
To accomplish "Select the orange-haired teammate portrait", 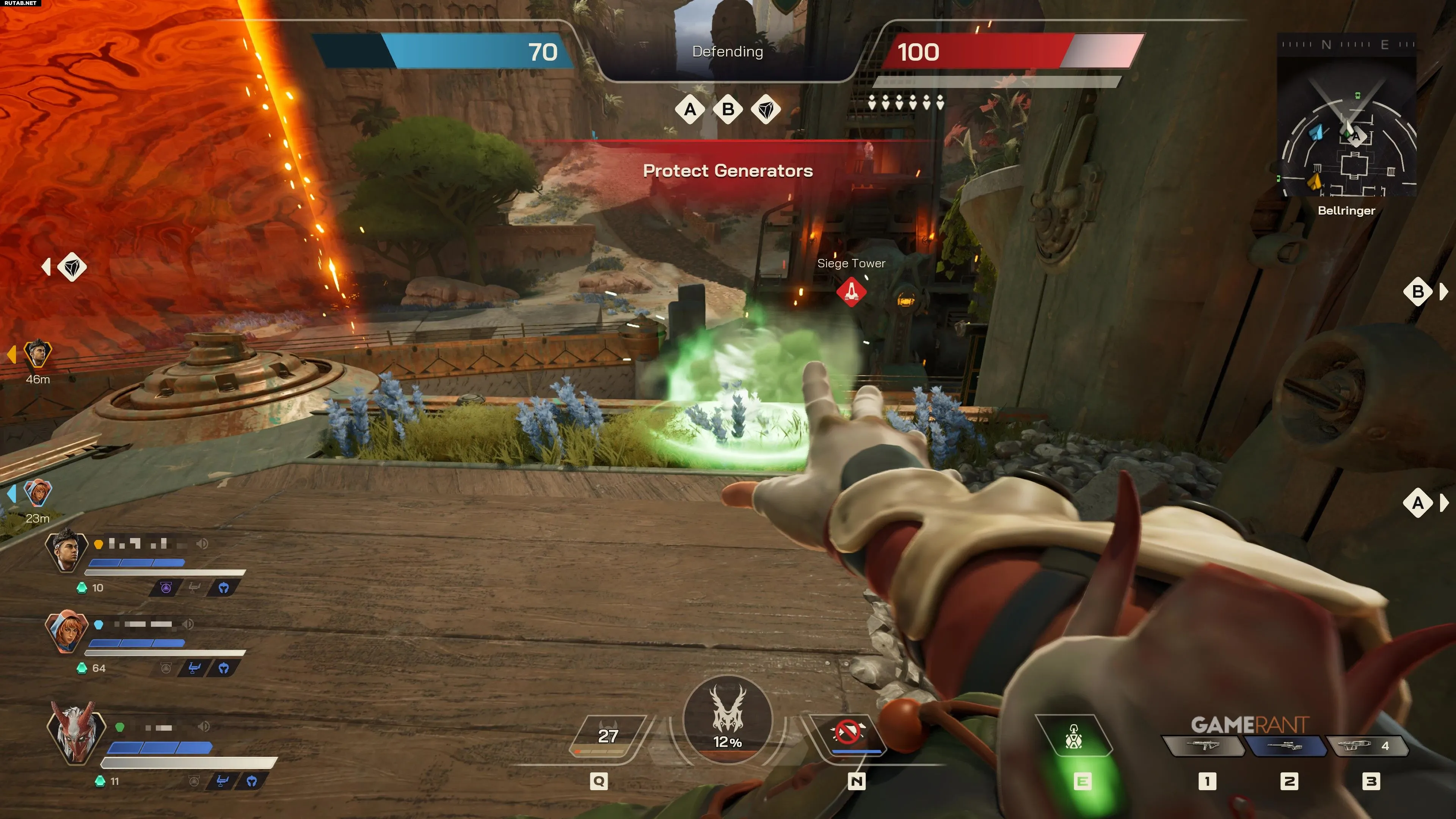I will 66,630.
